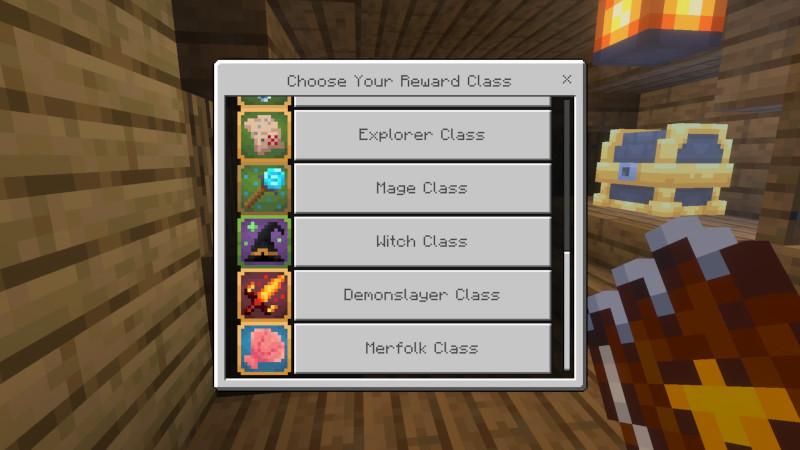The width and height of the screenshot is (800, 450).
Task: Click the Witch hat icon
Action: (264, 242)
